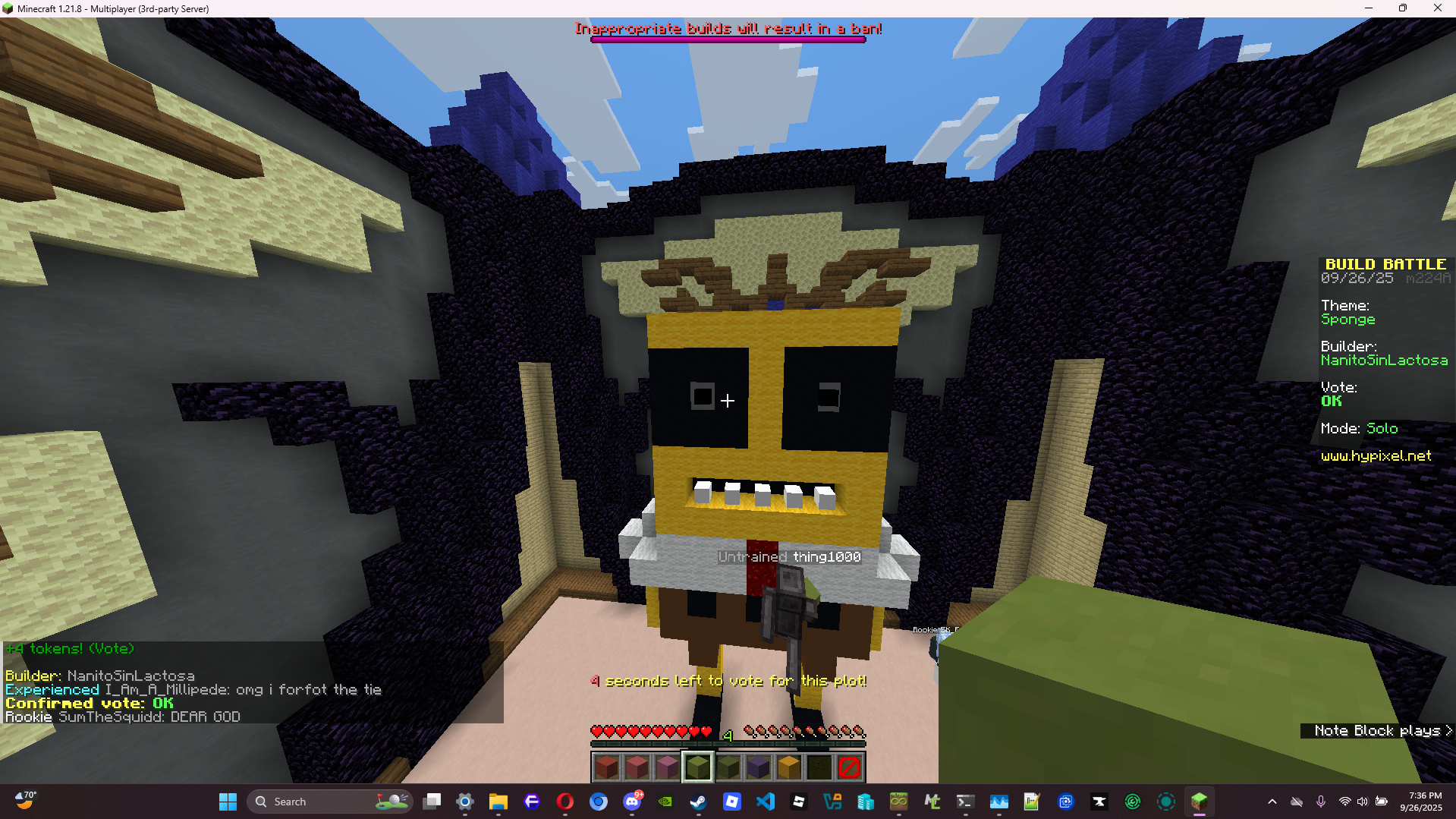Close the Minecraft window

pos(1437,8)
